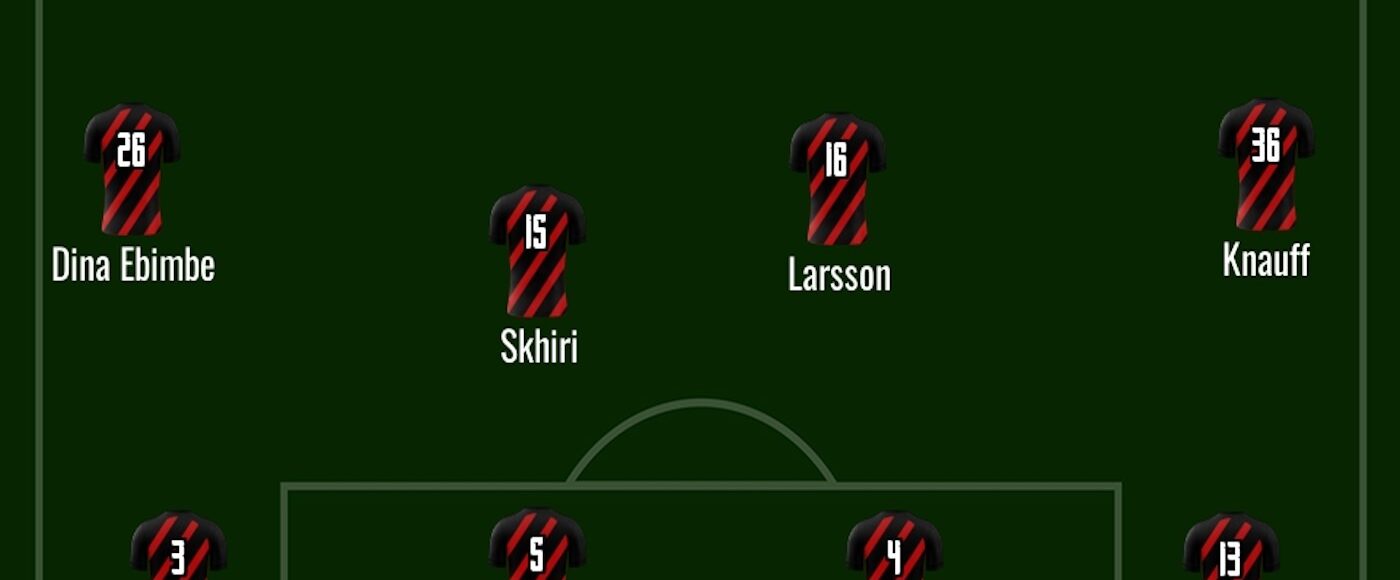
Task: Select Knauff's number 36 shirt
Action: point(1265,164)
